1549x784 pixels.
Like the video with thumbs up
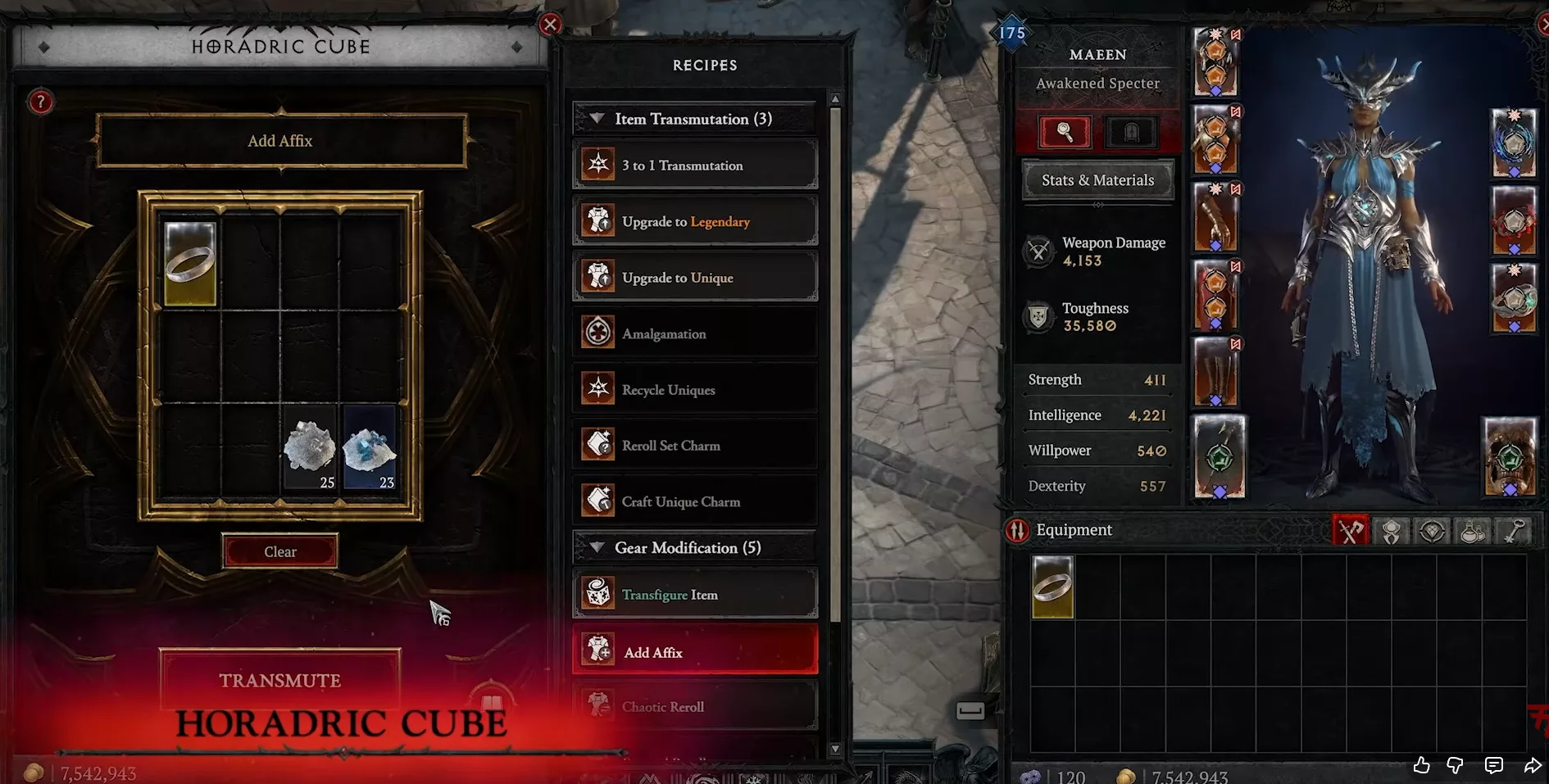point(1421,765)
